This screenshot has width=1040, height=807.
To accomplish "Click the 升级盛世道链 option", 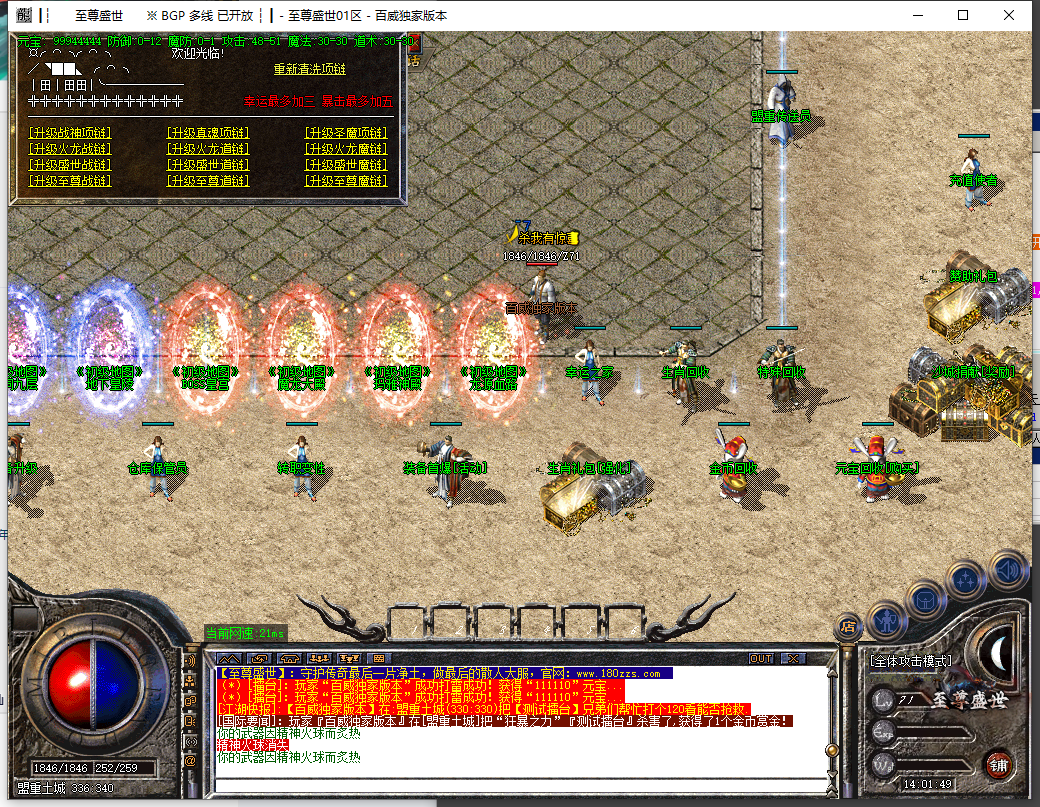I will point(207,165).
